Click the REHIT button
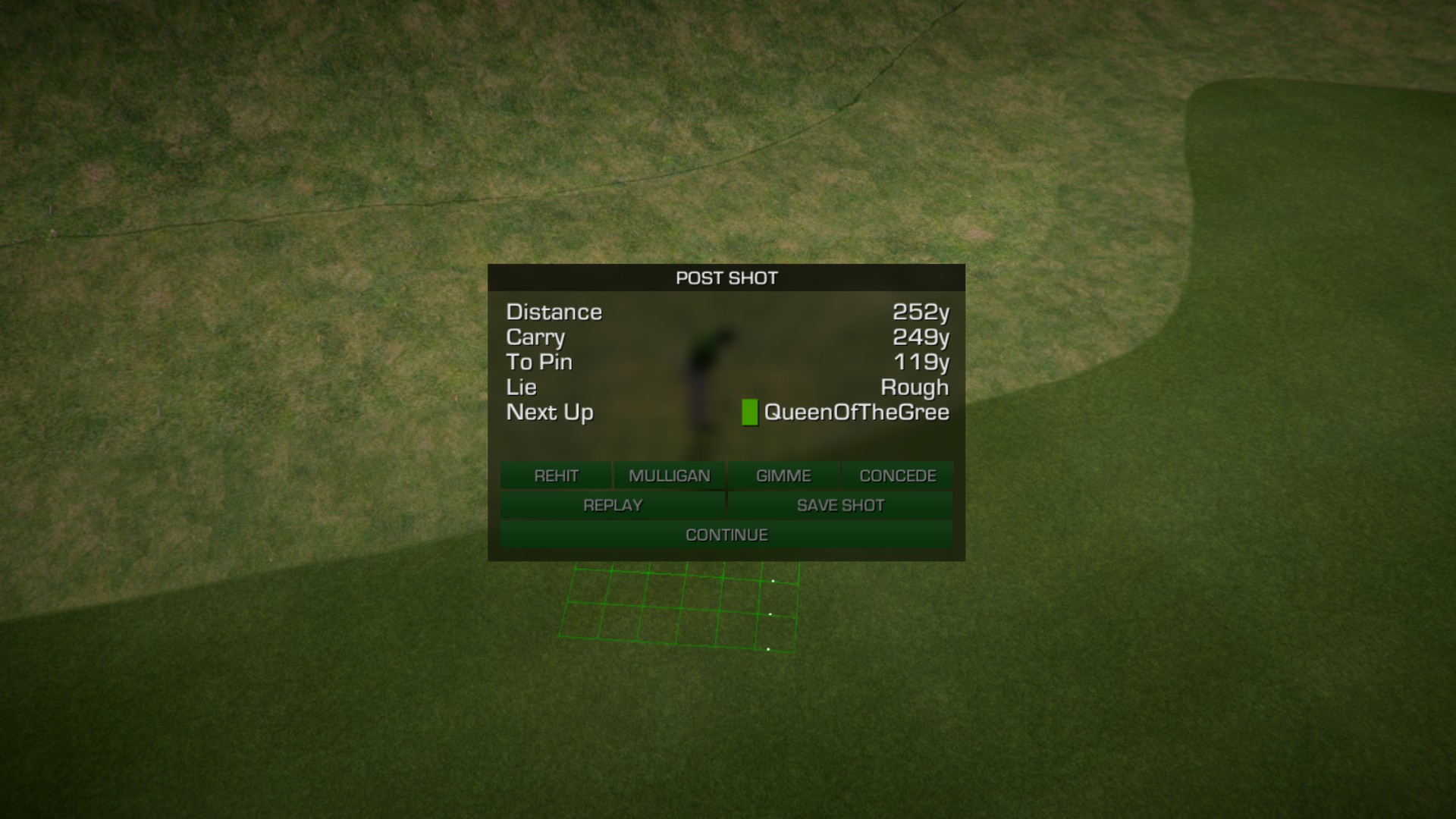1456x819 pixels. click(x=556, y=475)
